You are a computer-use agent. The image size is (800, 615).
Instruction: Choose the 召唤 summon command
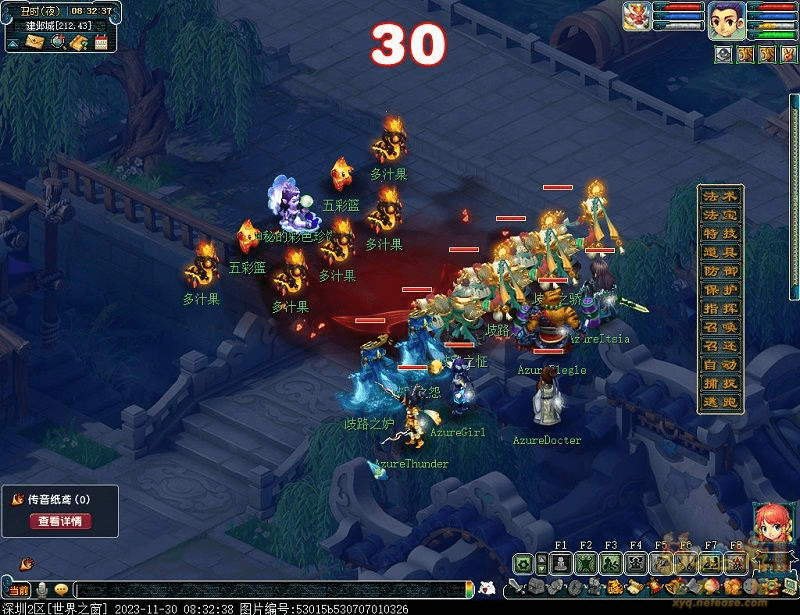(x=720, y=329)
